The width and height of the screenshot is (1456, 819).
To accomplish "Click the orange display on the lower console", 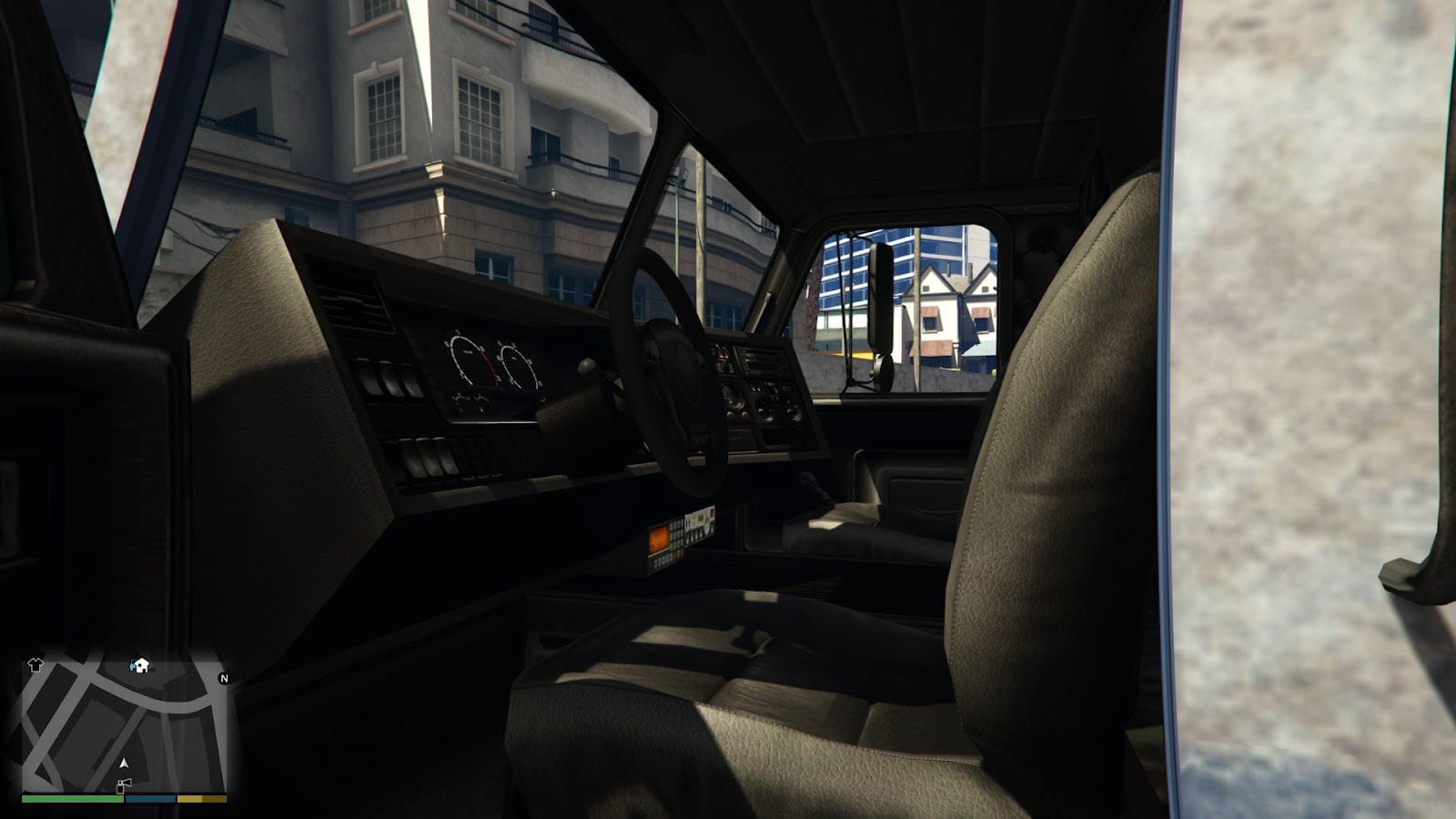I will pos(658,539).
